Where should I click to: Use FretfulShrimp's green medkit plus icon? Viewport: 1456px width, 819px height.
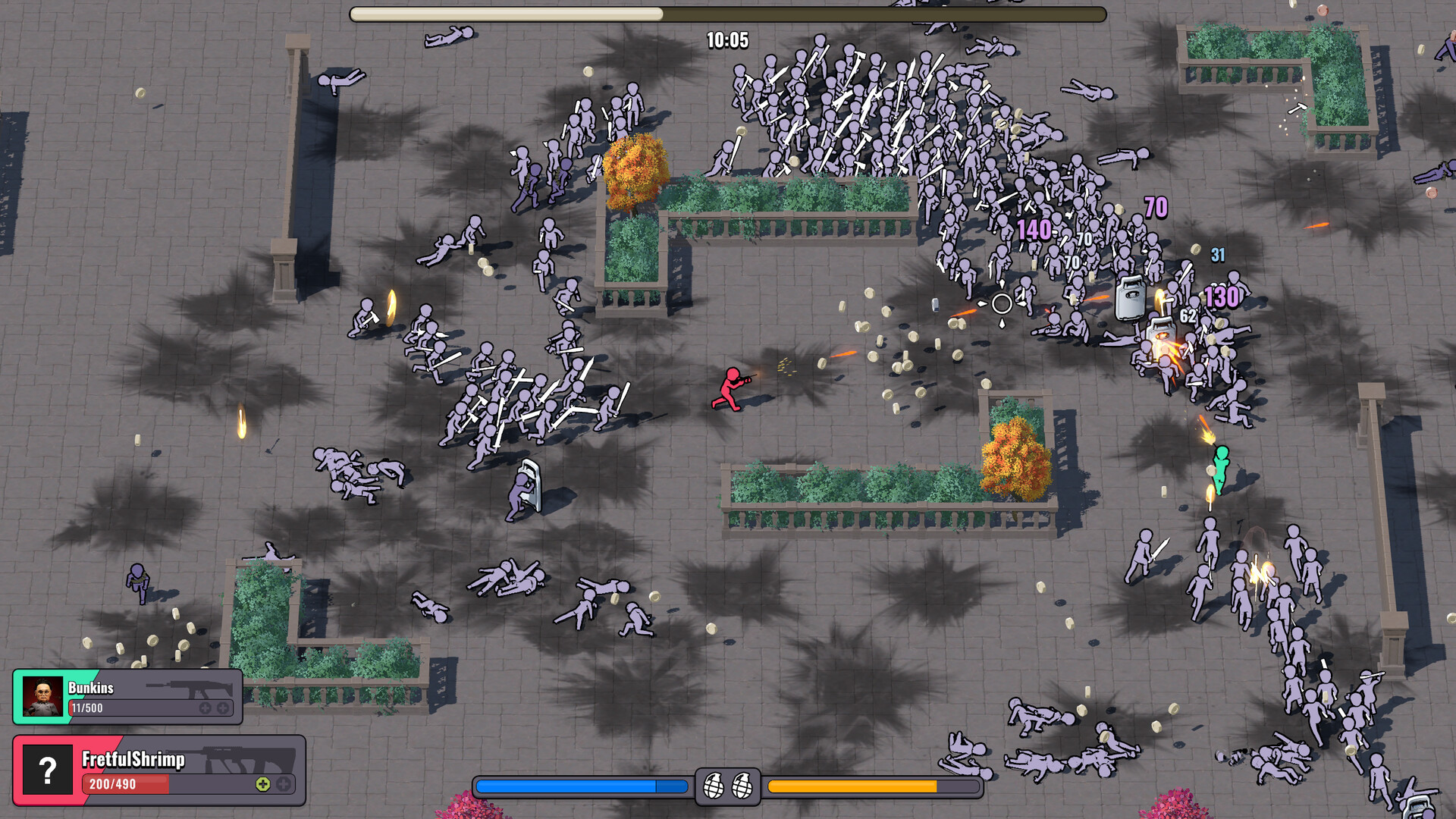[x=262, y=784]
